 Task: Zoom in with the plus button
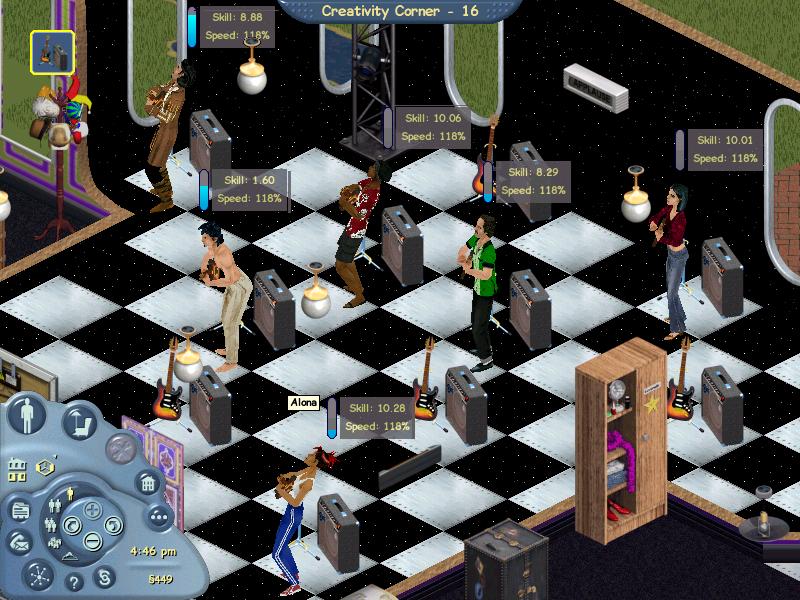93,510
